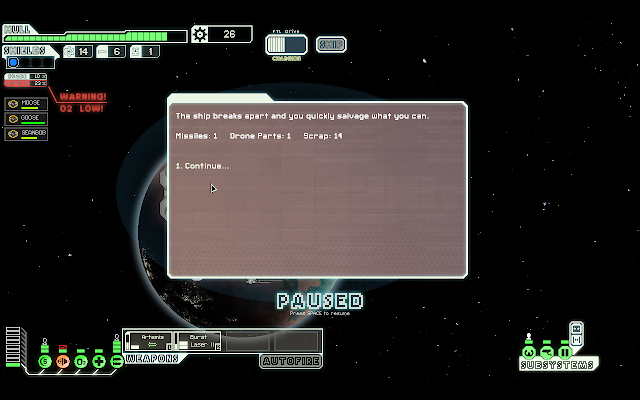Select crew member Moose
Screen dimensions: 640x400
coord(25,104)
